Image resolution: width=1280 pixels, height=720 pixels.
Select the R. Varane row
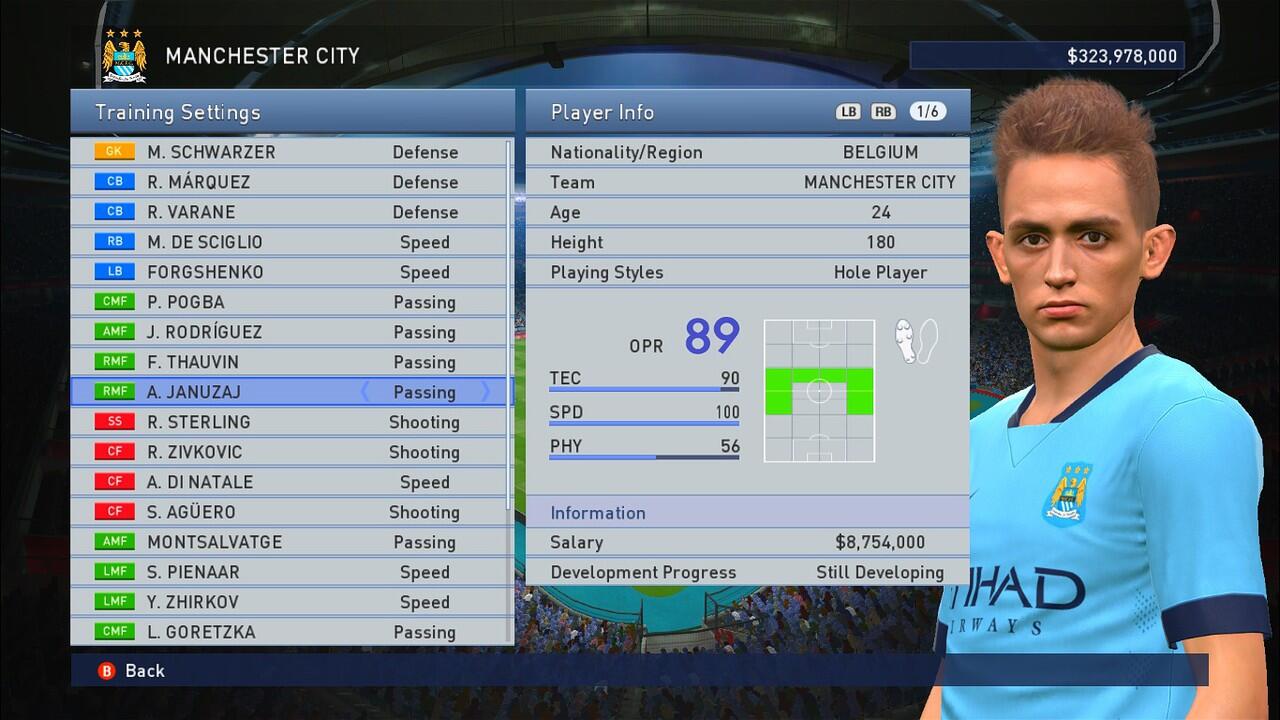pos(290,212)
